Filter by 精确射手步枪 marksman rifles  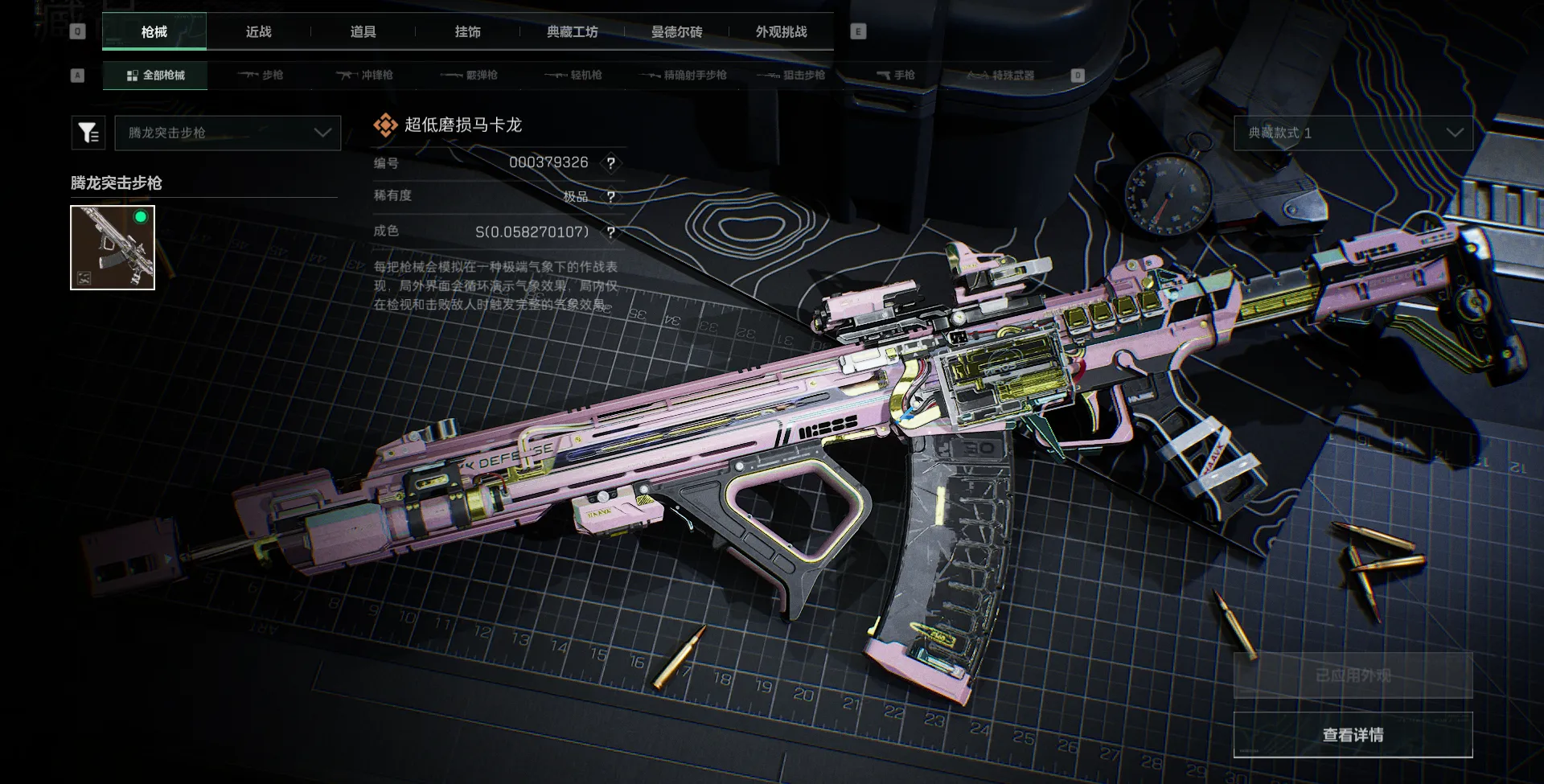coord(684,75)
